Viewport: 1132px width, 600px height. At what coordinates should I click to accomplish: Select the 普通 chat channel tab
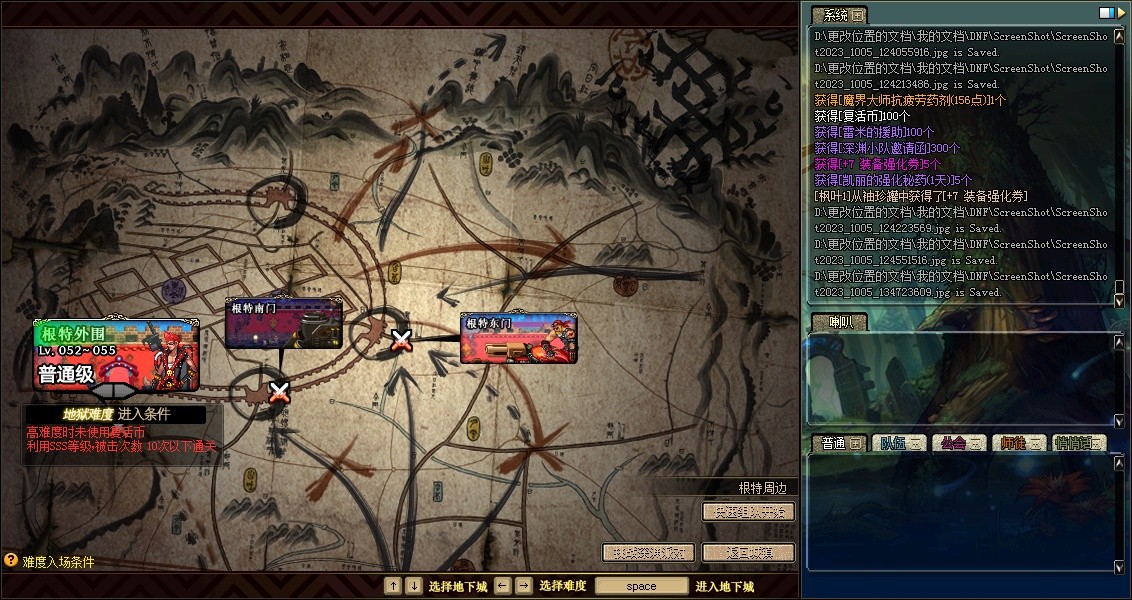pos(837,443)
